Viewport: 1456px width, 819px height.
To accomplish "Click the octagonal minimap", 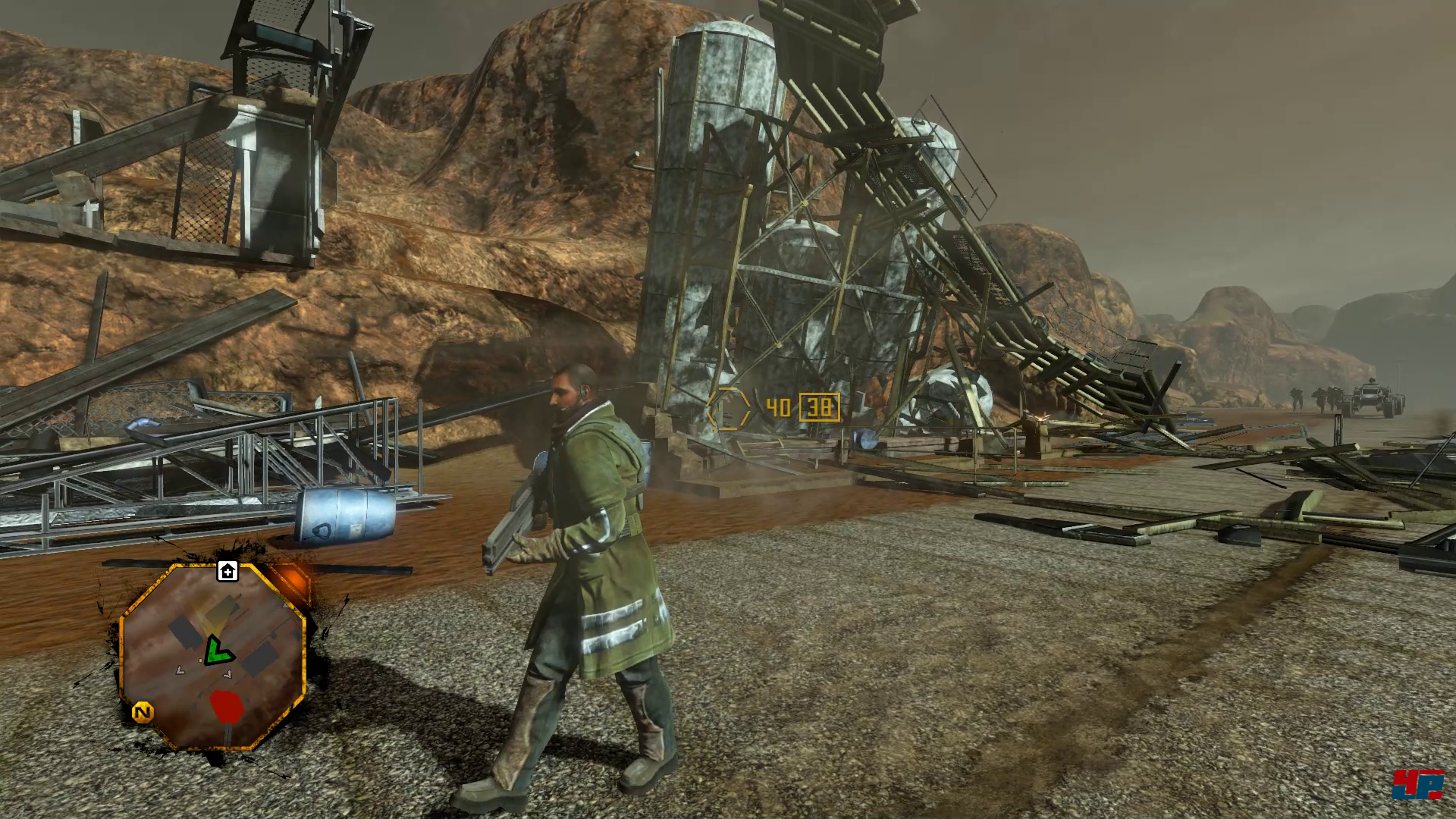I will (213, 657).
